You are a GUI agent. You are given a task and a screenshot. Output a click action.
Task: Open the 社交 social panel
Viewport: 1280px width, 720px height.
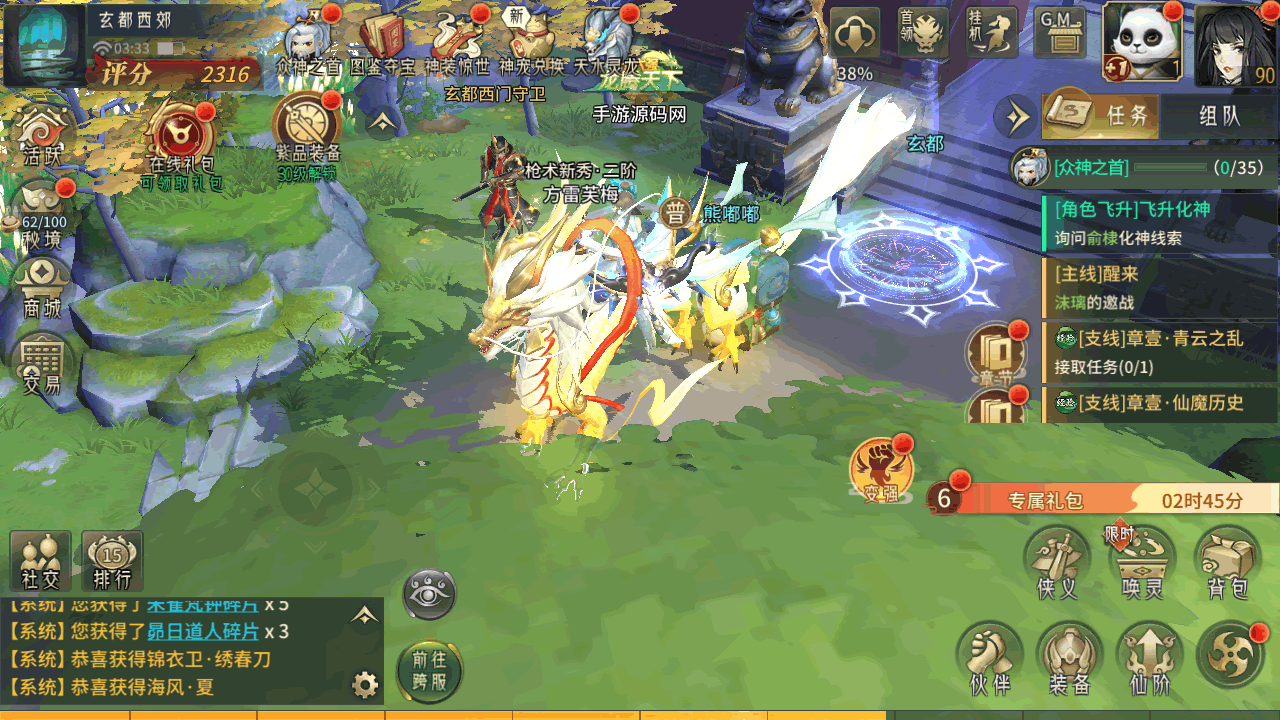coord(41,561)
